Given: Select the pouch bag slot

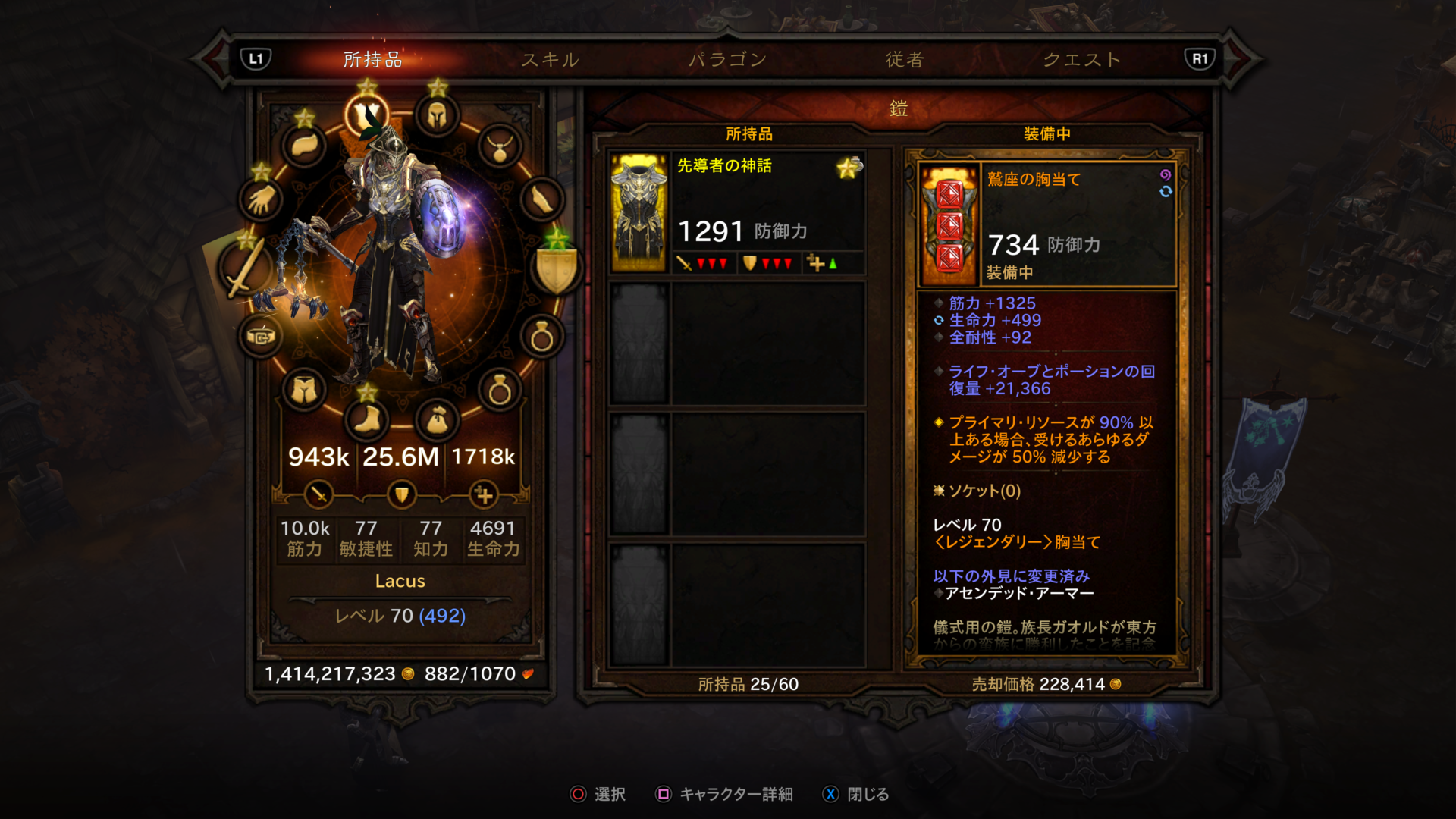Looking at the screenshot, I should (x=437, y=419).
